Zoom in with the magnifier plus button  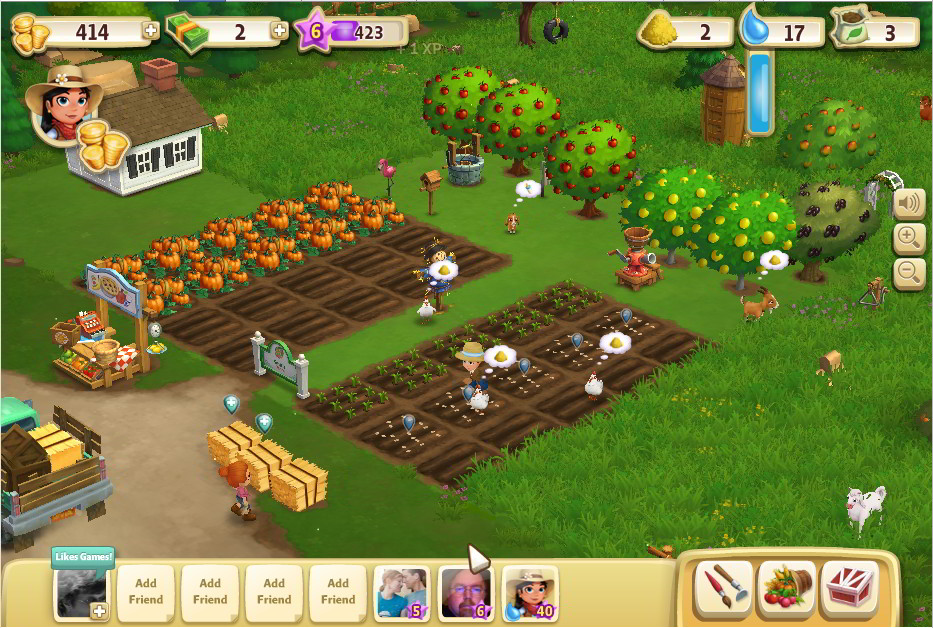coord(908,238)
